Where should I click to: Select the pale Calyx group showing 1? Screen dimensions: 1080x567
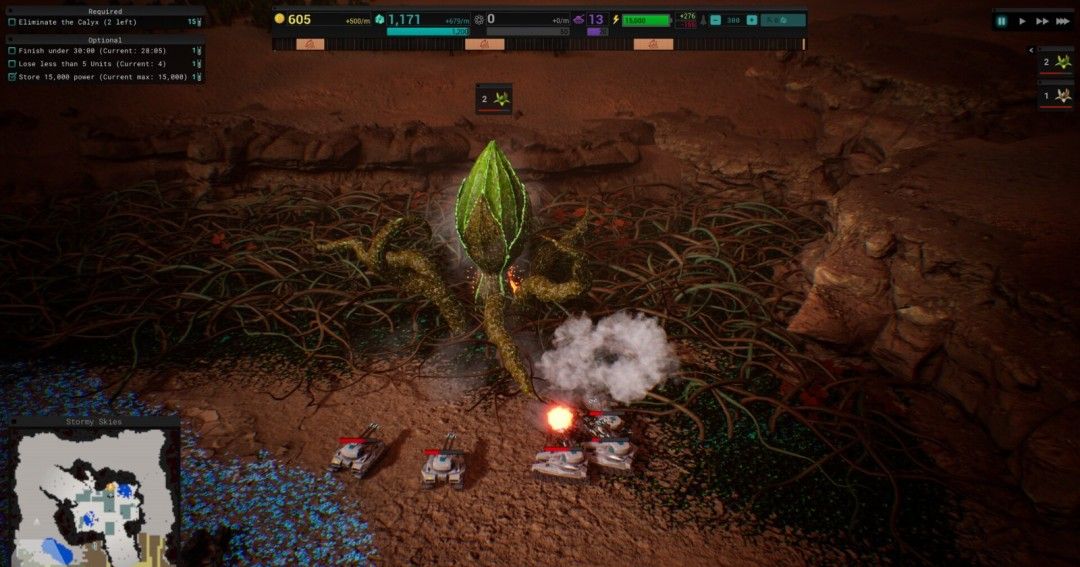(x=1055, y=96)
